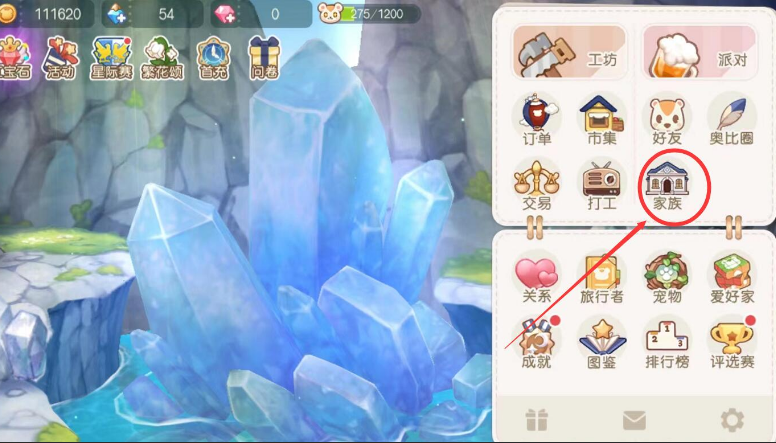Image resolution: width=776 pixels, height=443 pixels.
Task: Open the settings gear
Action: [733, 420]
